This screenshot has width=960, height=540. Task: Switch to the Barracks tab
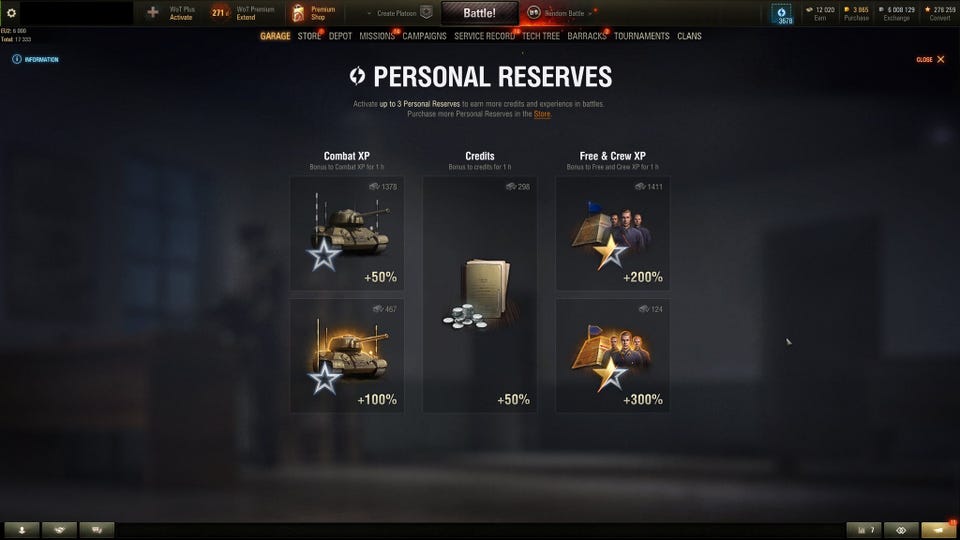(587, 36)
